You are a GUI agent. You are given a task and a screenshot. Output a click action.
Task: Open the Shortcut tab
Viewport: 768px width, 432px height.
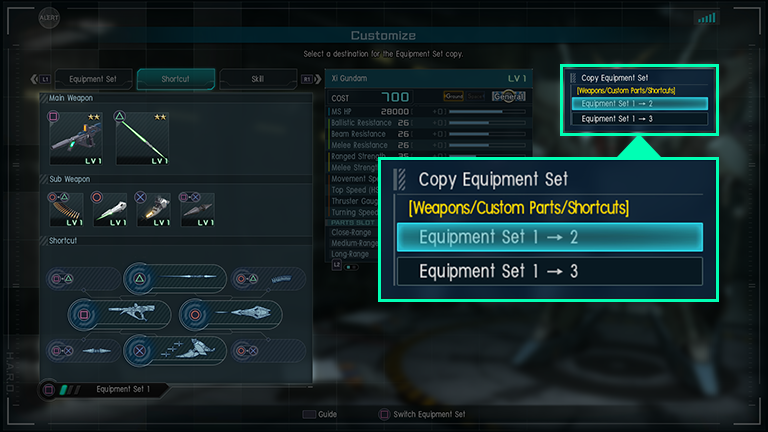[175, 78]
